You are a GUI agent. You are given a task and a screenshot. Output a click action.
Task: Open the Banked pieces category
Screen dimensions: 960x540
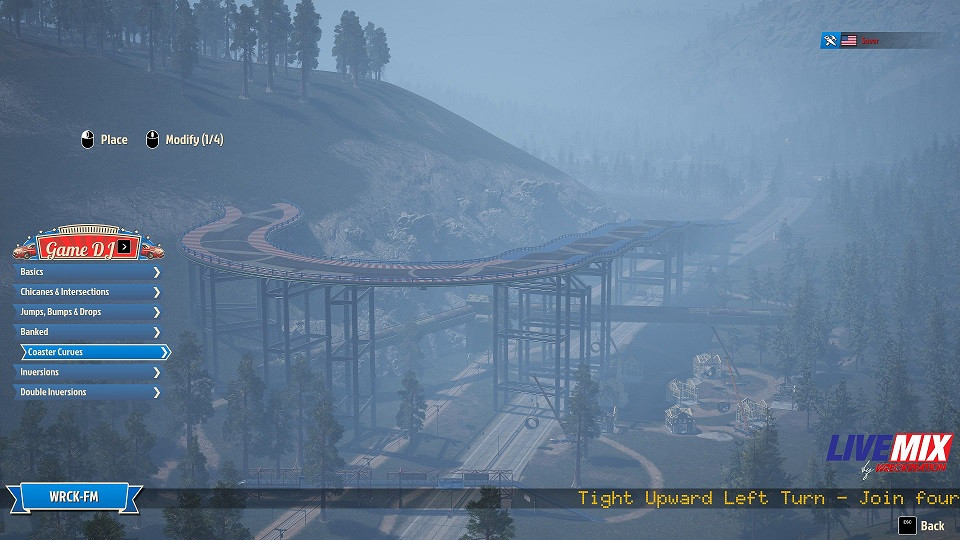87,332
